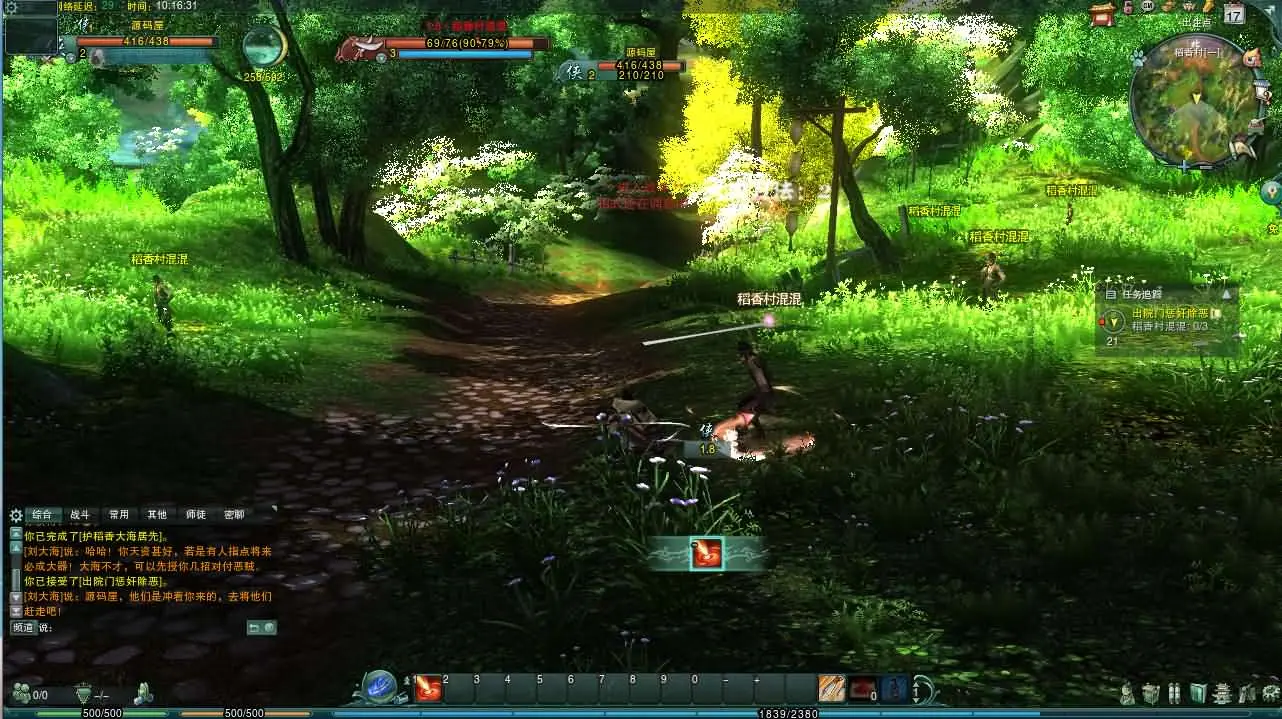Click the circular minimap

(x=1193, y=101)
